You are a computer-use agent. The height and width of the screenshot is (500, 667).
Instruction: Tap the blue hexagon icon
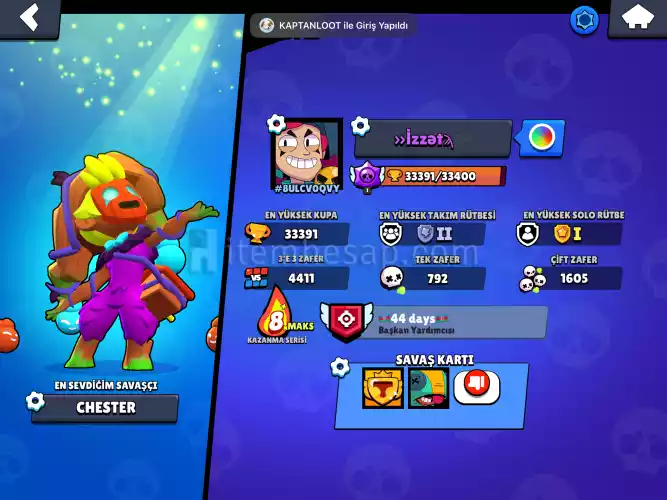point(584,19)
